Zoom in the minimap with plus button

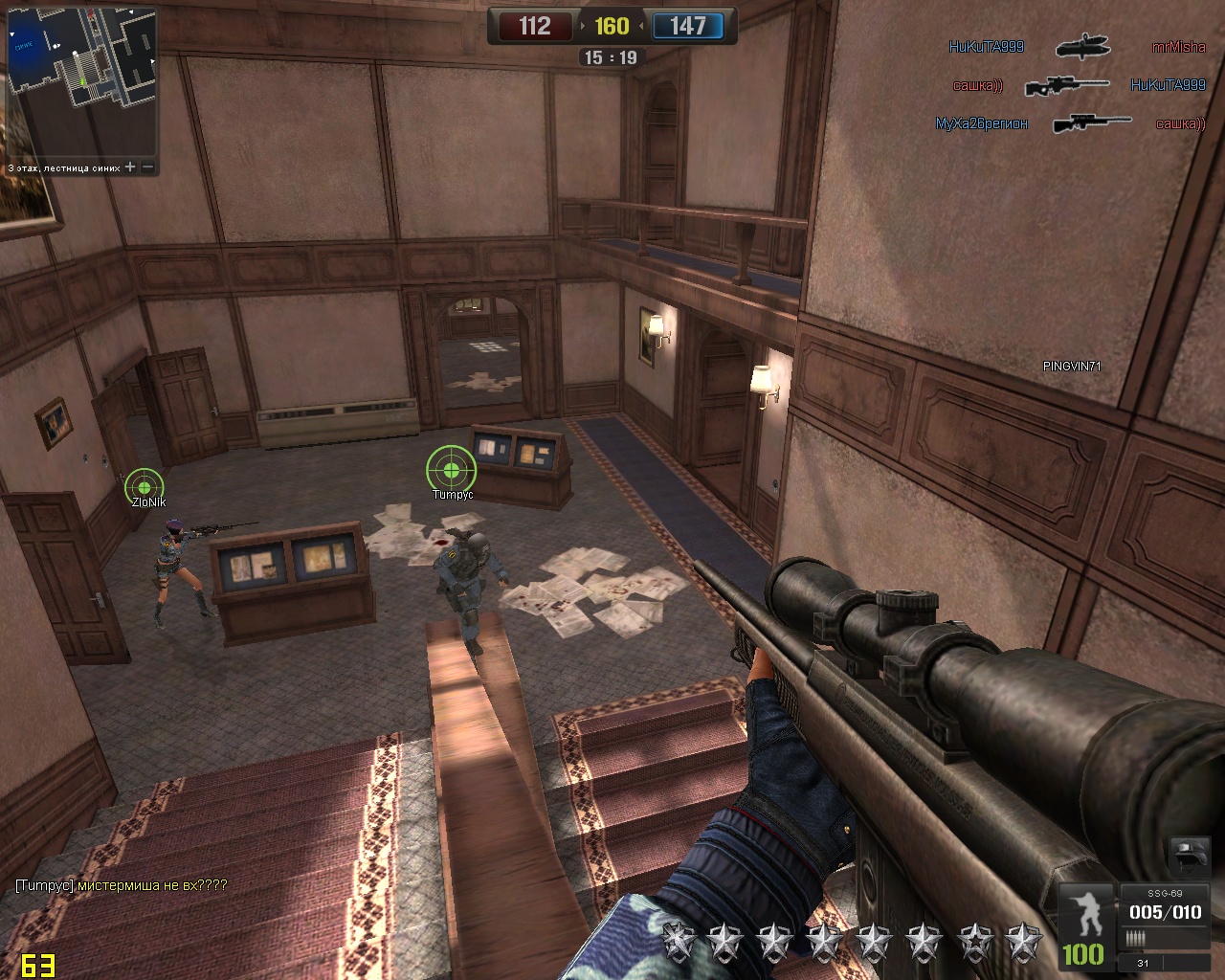[x=131, y=167]
